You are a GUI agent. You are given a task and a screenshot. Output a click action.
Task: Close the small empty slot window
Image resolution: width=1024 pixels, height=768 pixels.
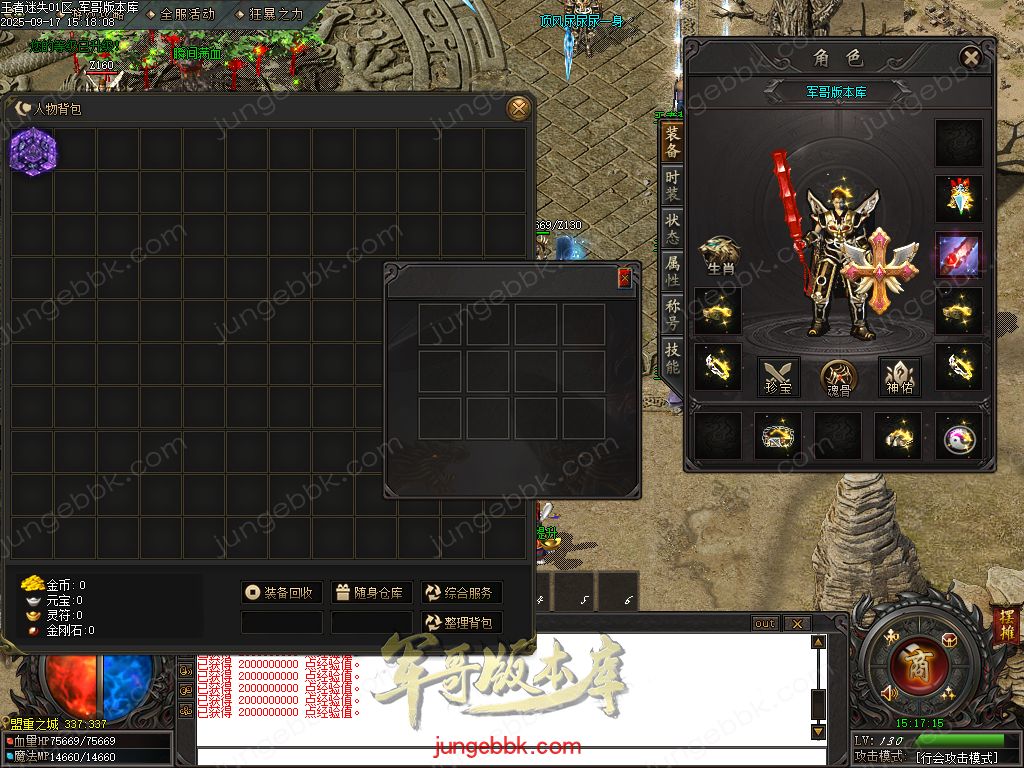click(x=625, y=278)
